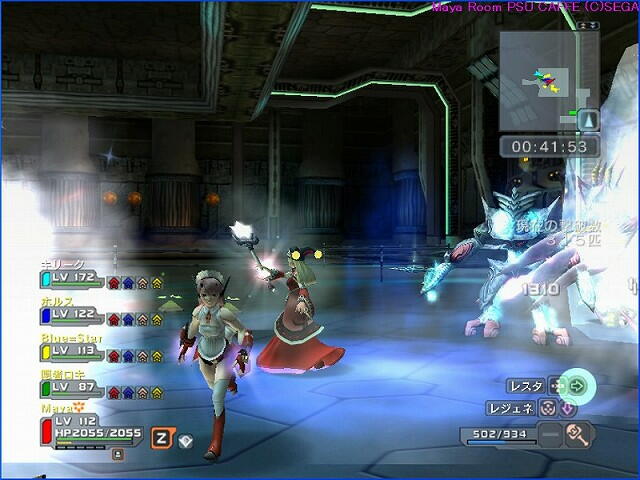Viewport: 640px width, 480px height.
Task: Click the empty dash slot beside the rod
Action: click(549, 435)
